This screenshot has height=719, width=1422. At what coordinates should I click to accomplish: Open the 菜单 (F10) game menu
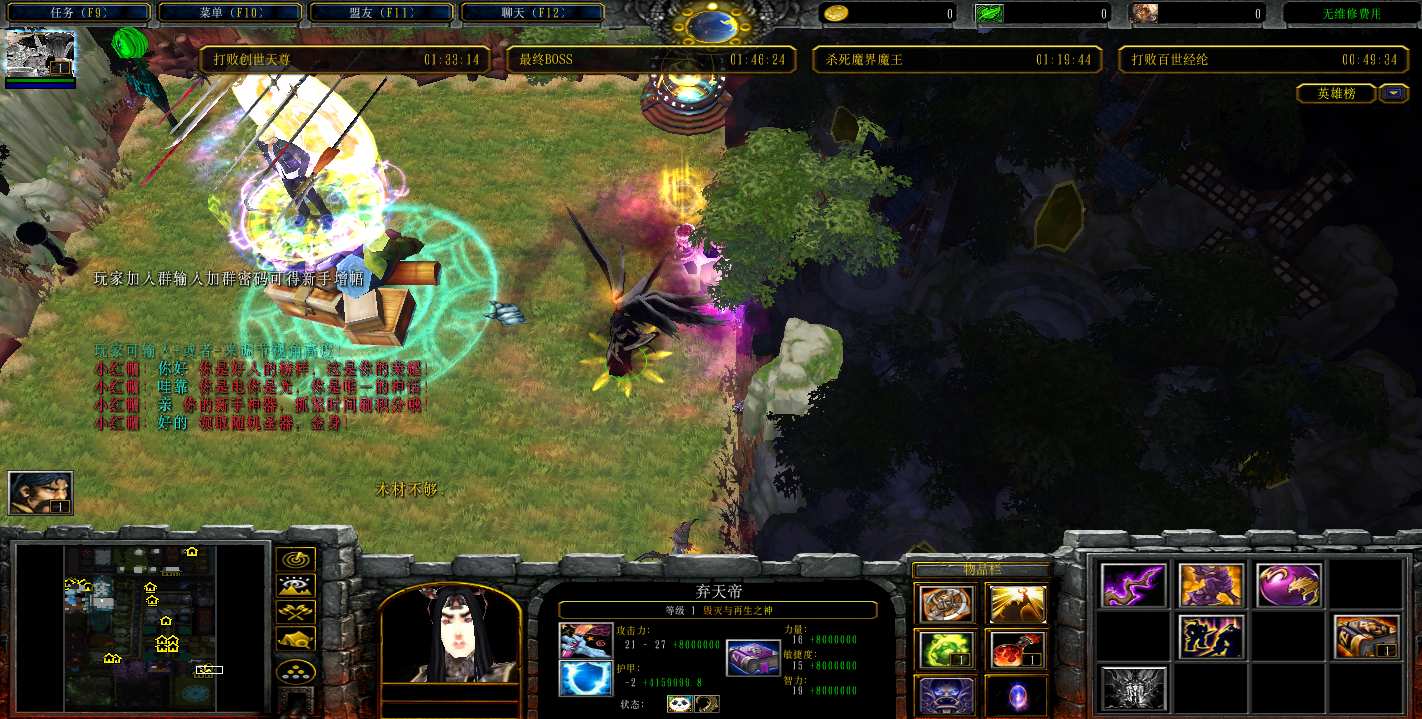tap(230, 13)
